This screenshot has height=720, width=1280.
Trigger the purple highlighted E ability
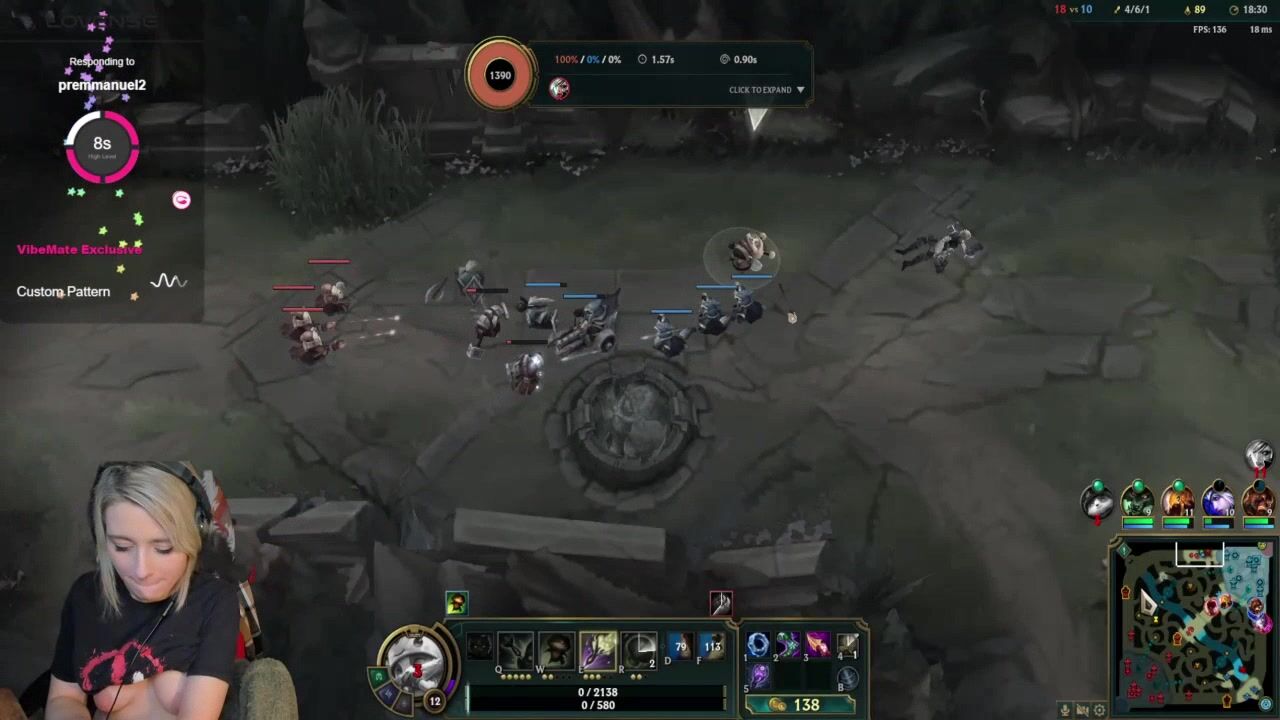pyautogui.click(x=597, y=649)
